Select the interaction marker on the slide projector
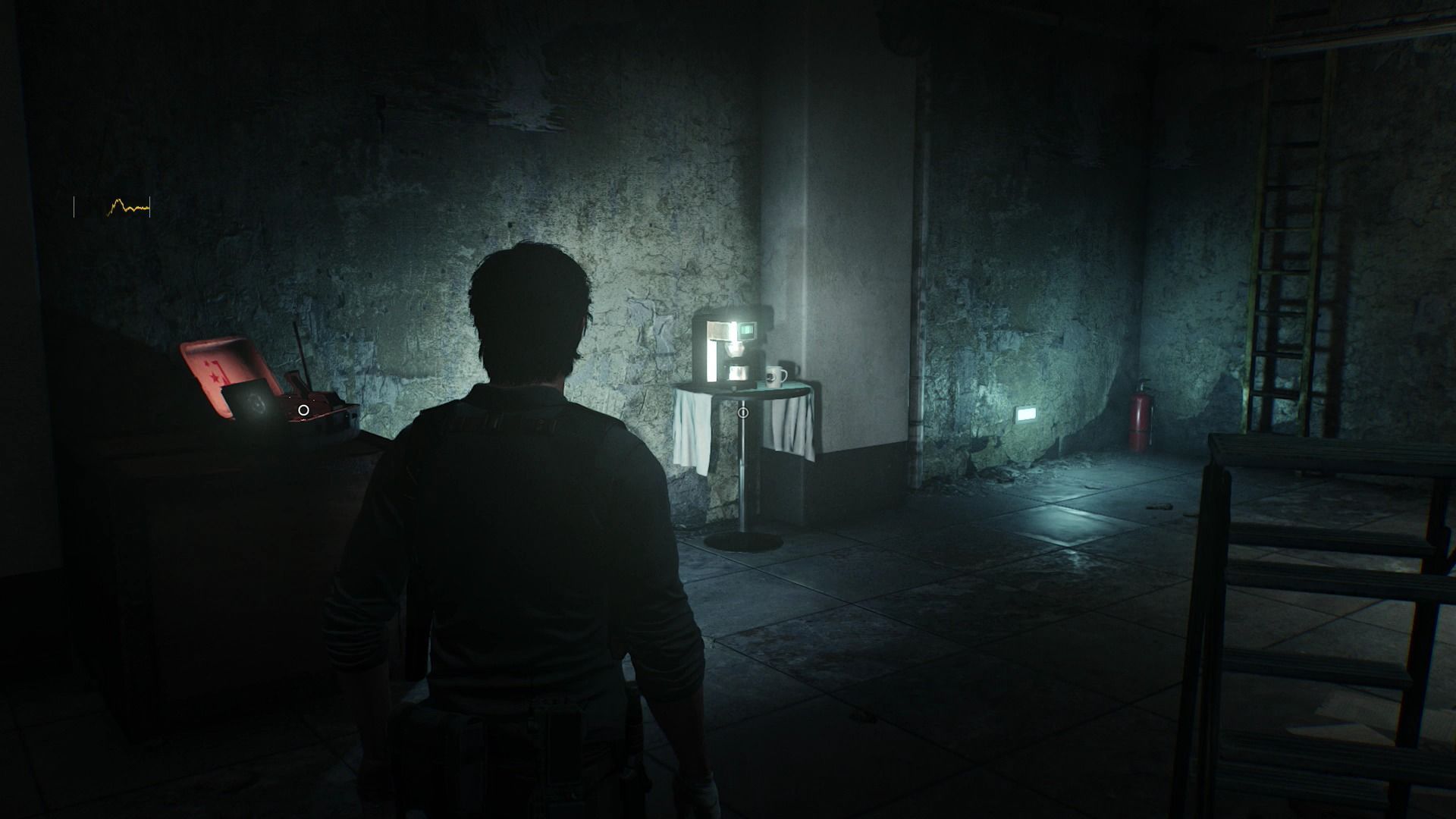This screenshot has height=819, width=1456. [x=303, y=410]
